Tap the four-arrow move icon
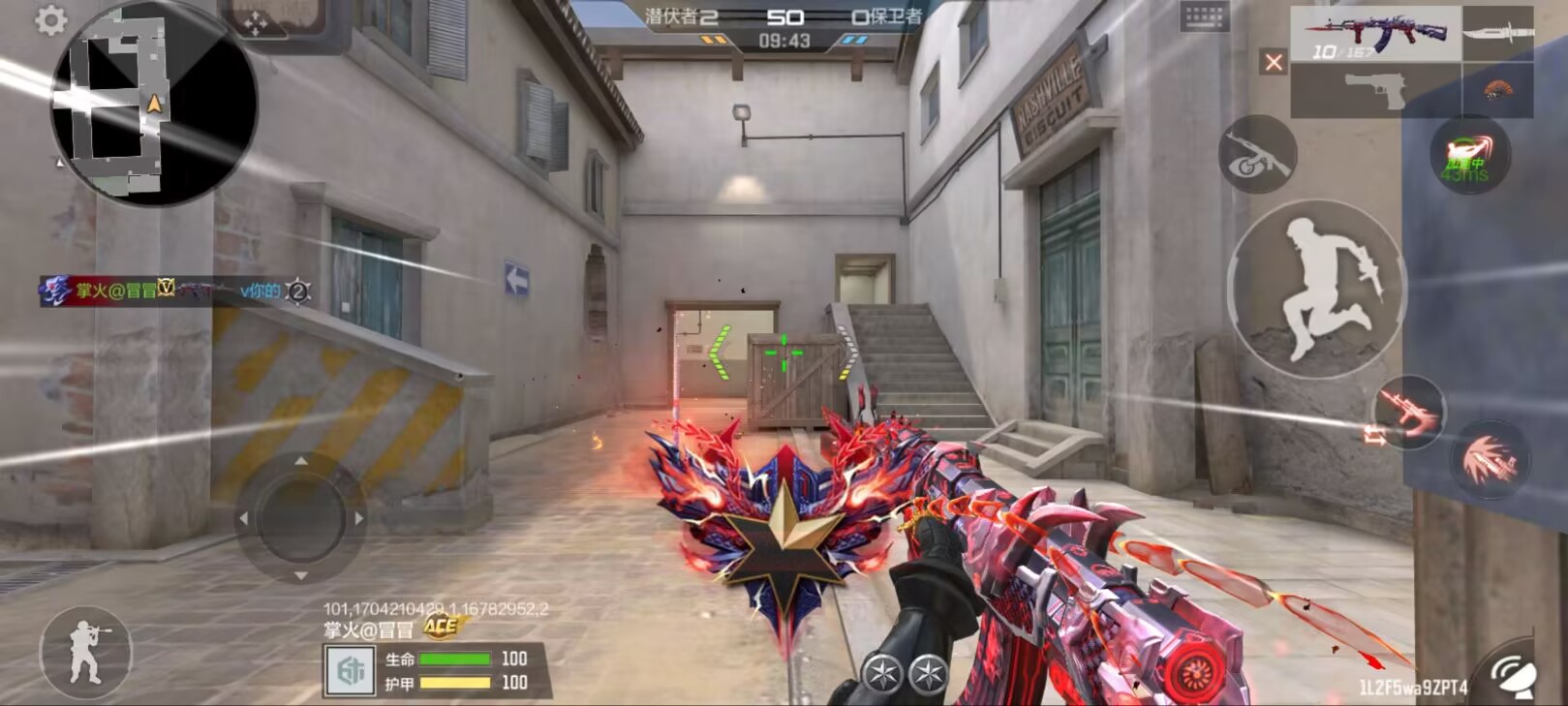The width and height of the screenshot is (1568, 706). 255,23
